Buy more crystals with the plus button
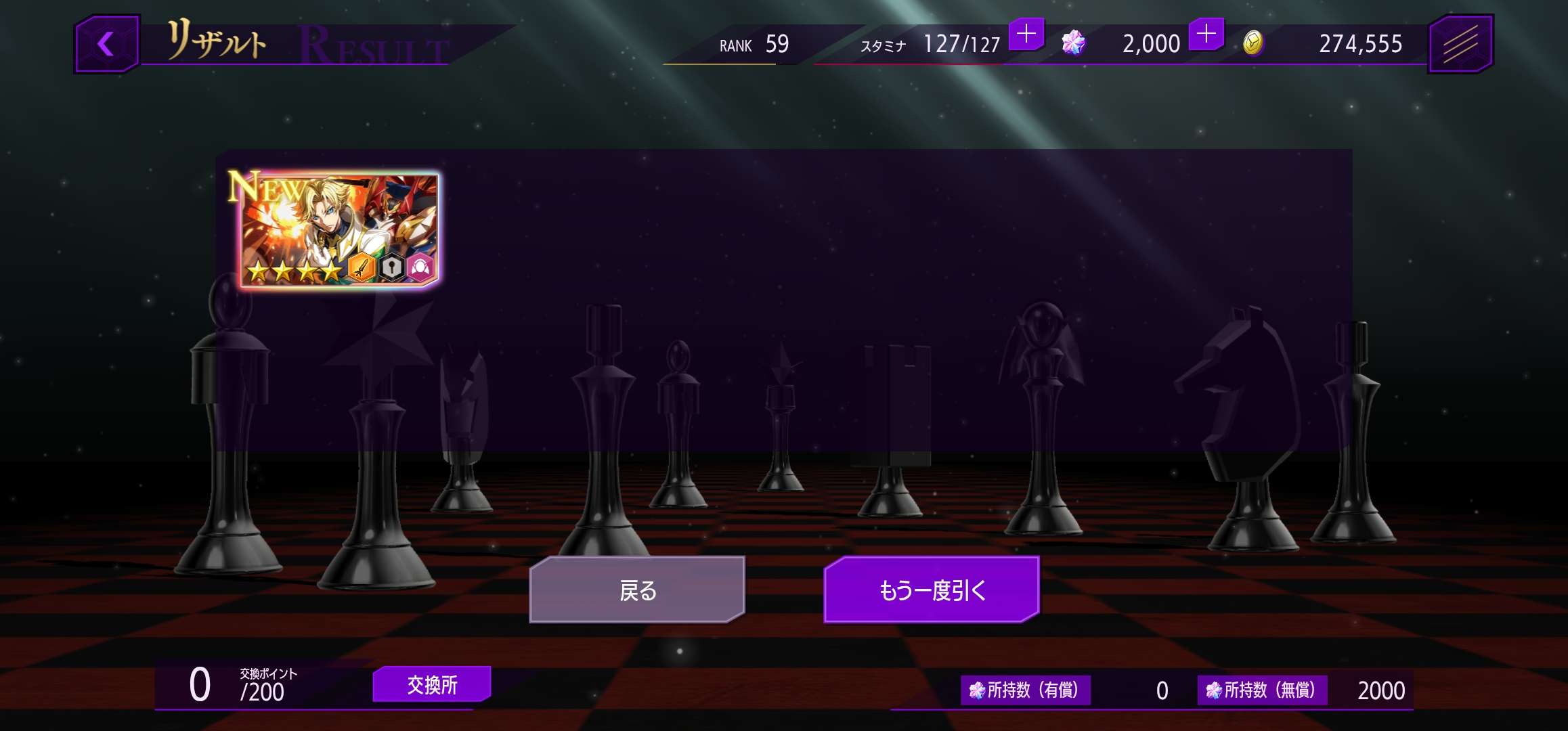The image size is (1568, 731). click(1206, 34)
